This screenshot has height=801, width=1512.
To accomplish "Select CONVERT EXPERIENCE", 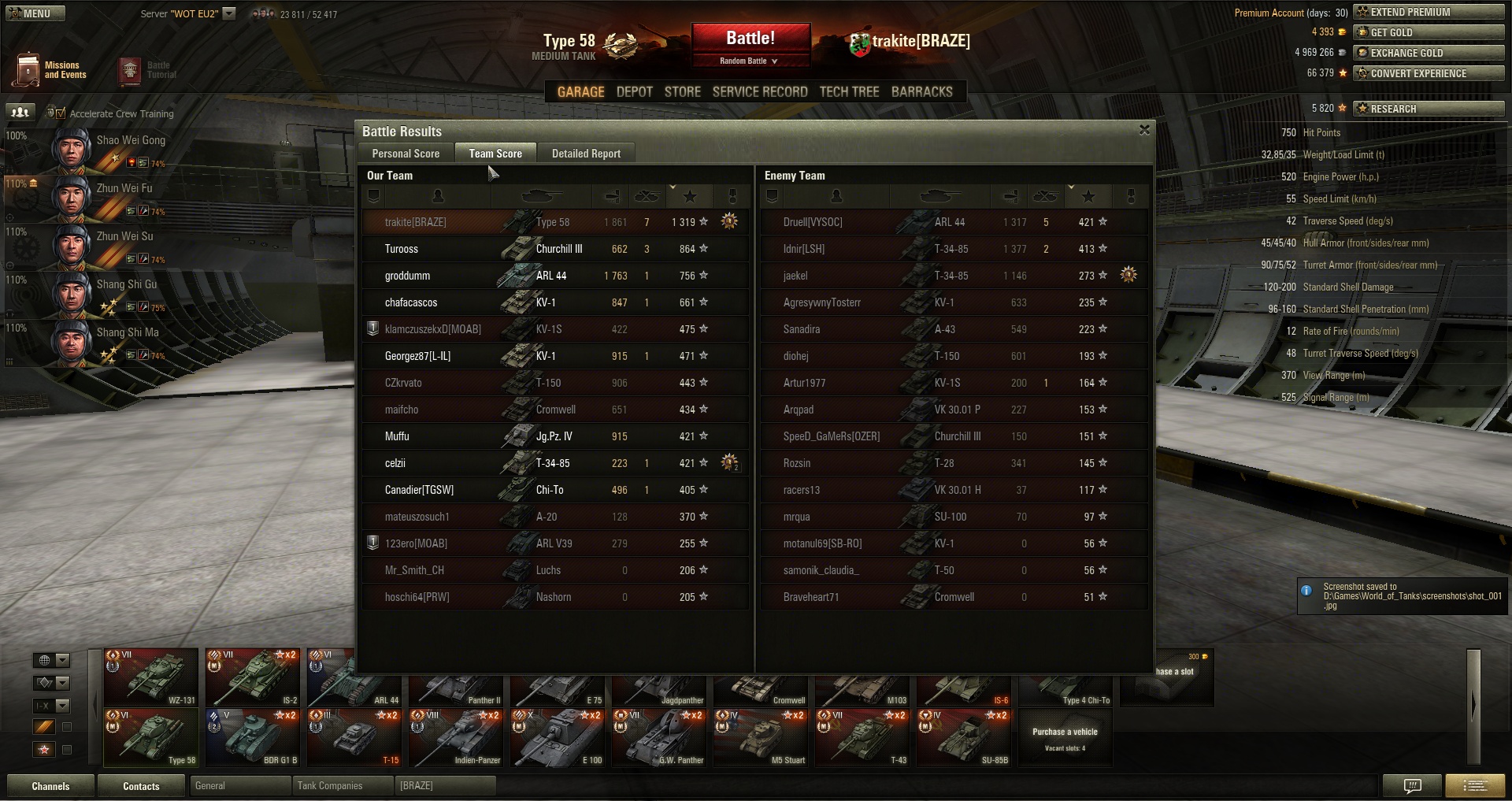I will tap(1428, 73).
